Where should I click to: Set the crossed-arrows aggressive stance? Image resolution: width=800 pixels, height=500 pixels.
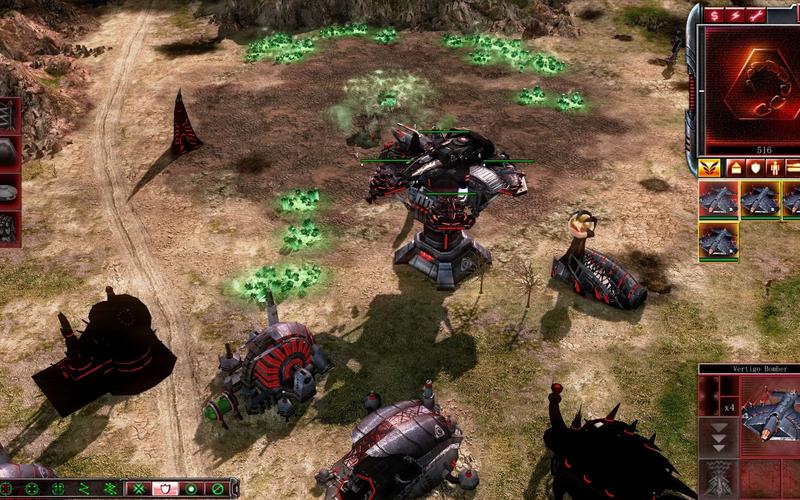139,489
